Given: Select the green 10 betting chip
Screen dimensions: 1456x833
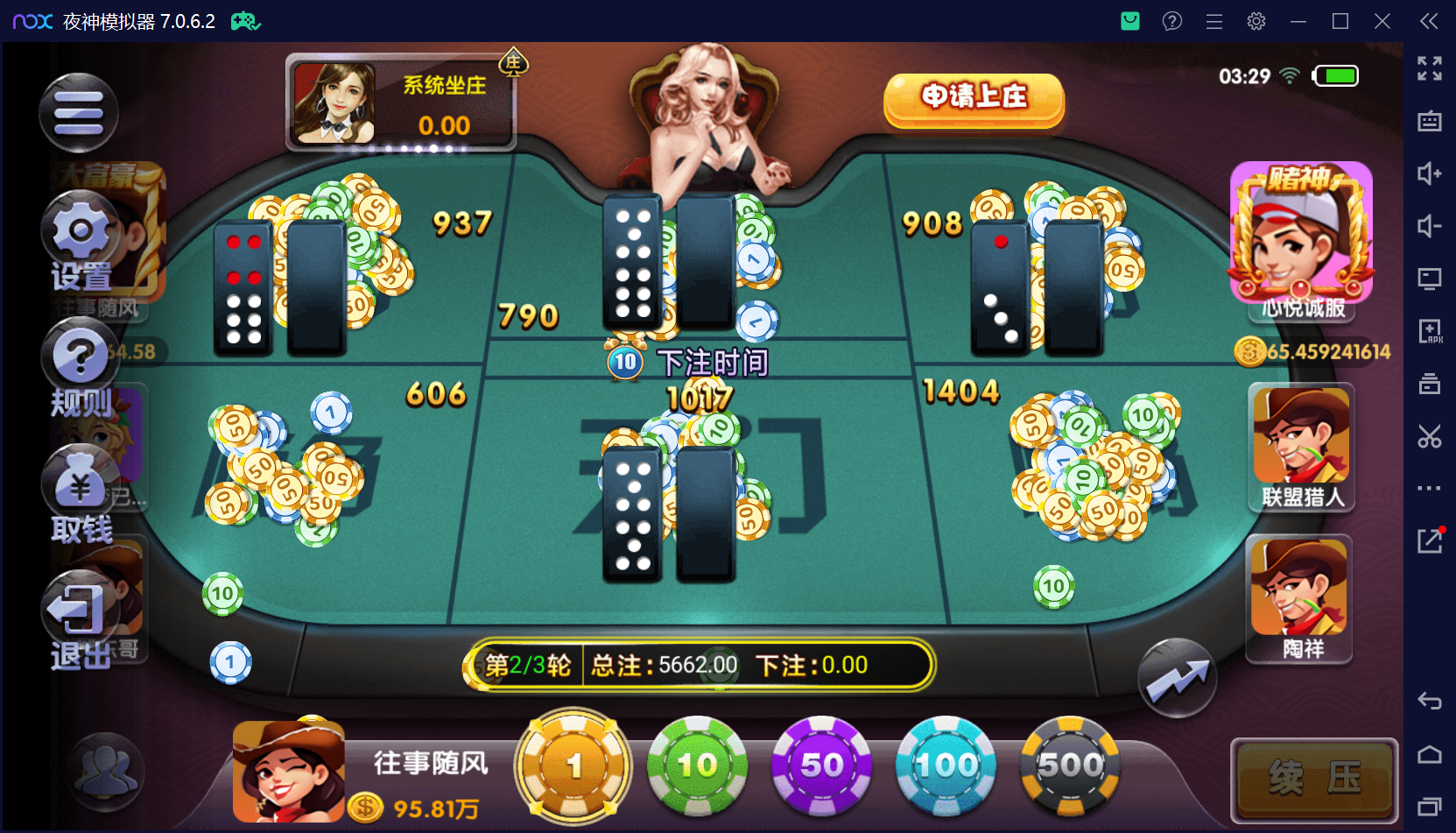Looking at the screenshot, I should point(697,766).
